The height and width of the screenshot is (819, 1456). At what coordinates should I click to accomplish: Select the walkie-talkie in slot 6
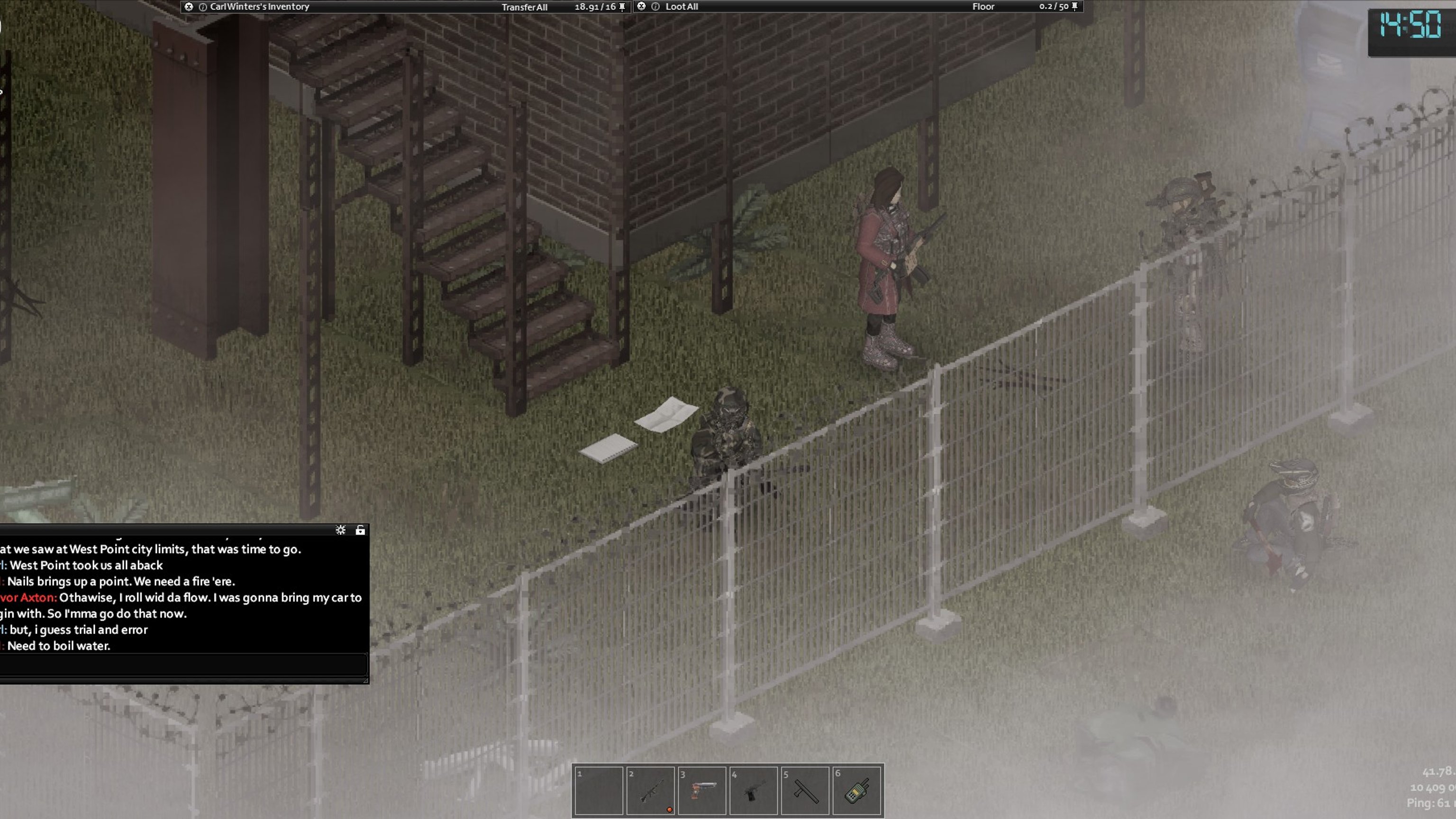point(857,791)
